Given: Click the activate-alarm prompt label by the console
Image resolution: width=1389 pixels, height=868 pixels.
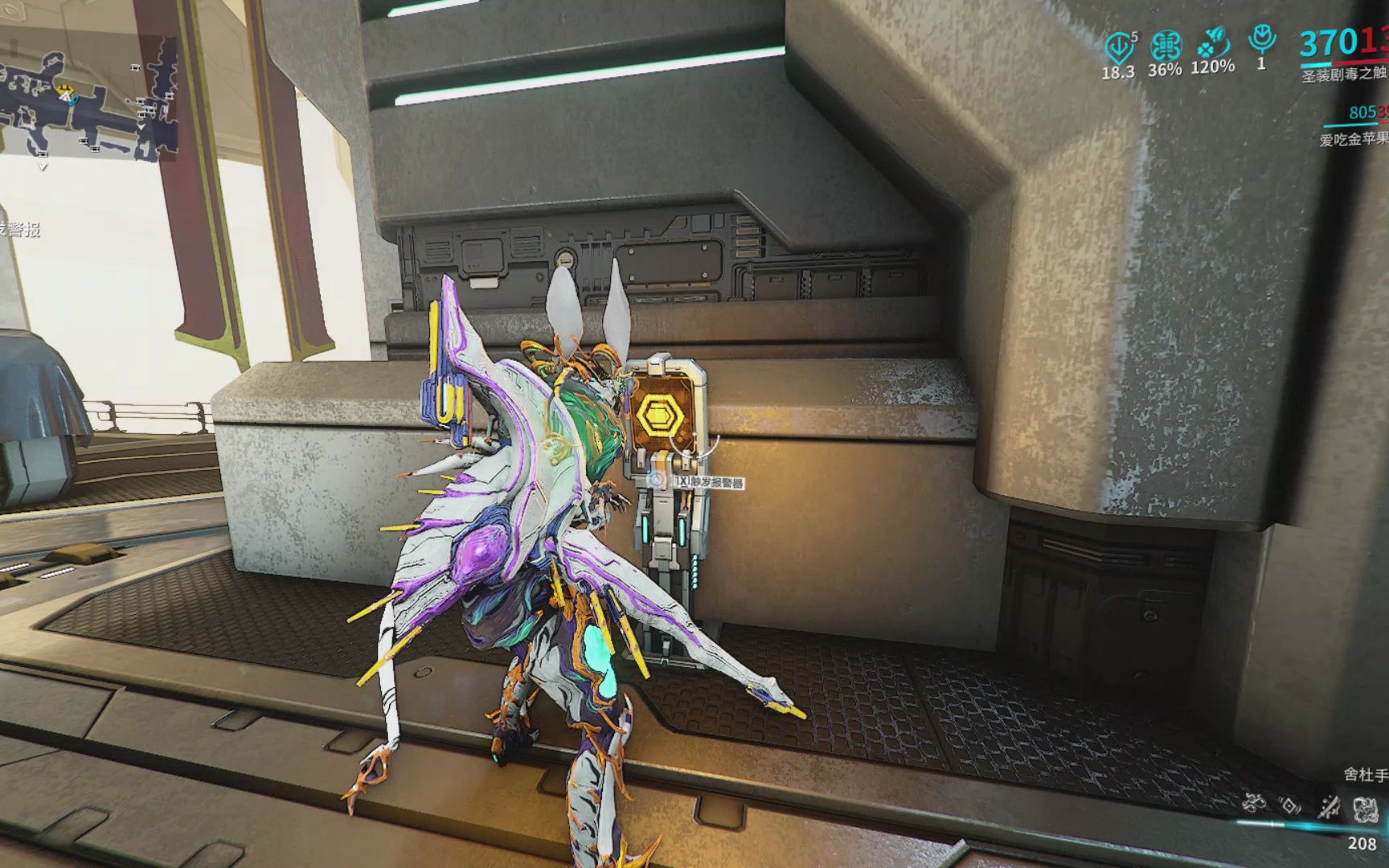Looking at the screenshot, I should coord(708,482).
